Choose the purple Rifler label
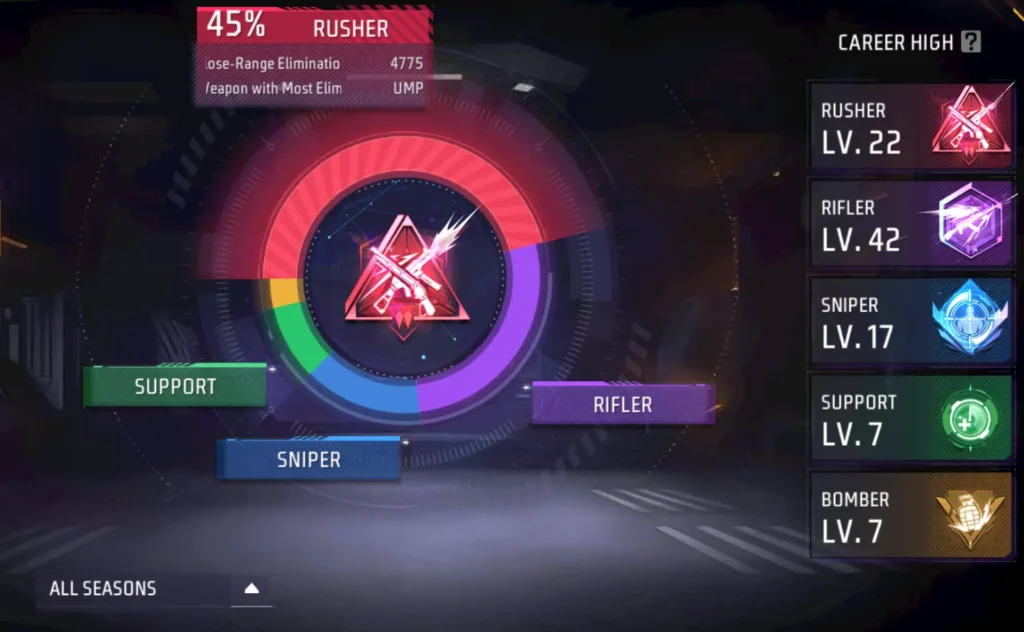Image resolution: width=1024 pixels, height=632 pixels. coord(622,404)
